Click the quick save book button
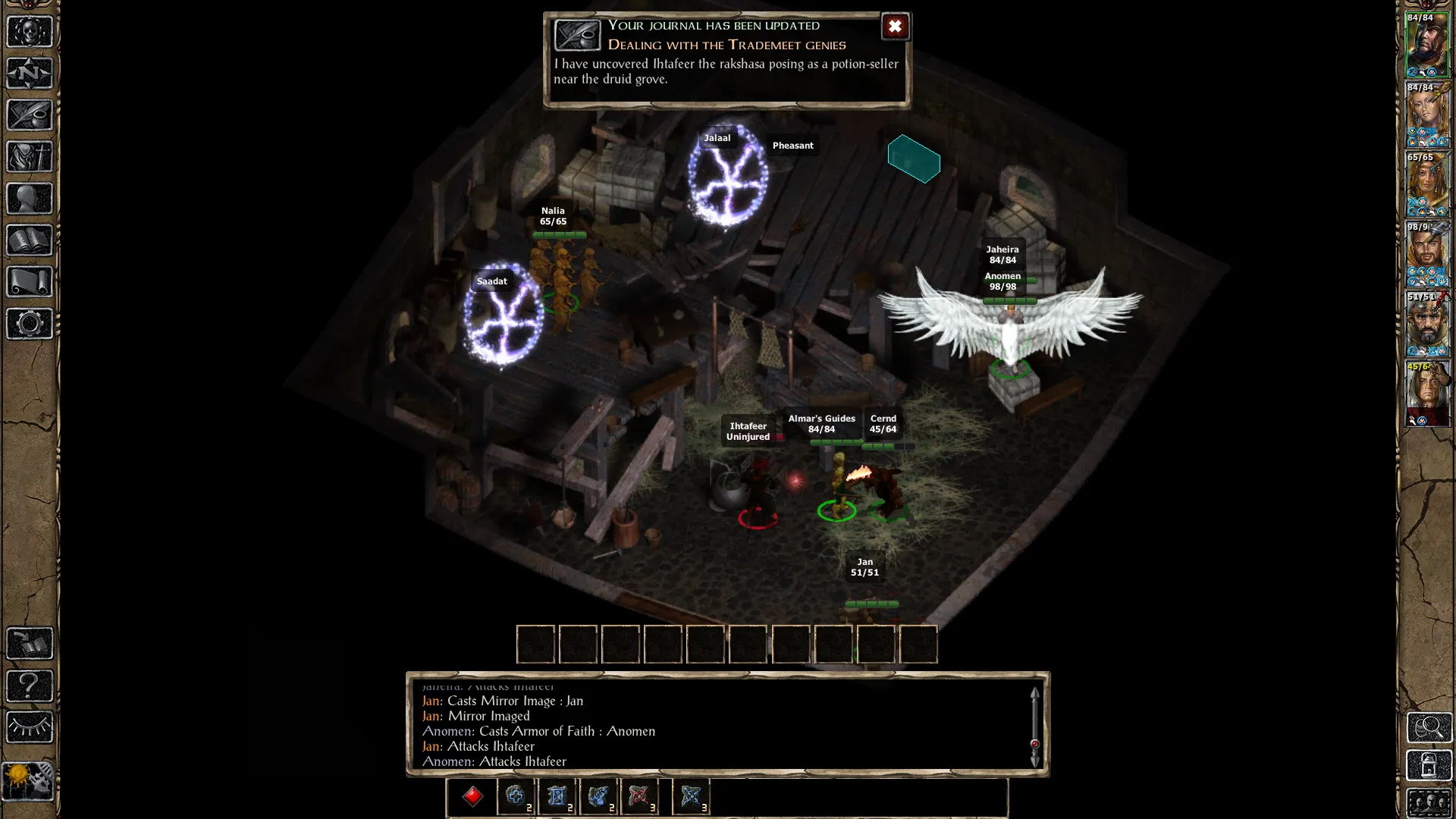The width and height of the screenshot is (1456, 819). pos(30,644)
